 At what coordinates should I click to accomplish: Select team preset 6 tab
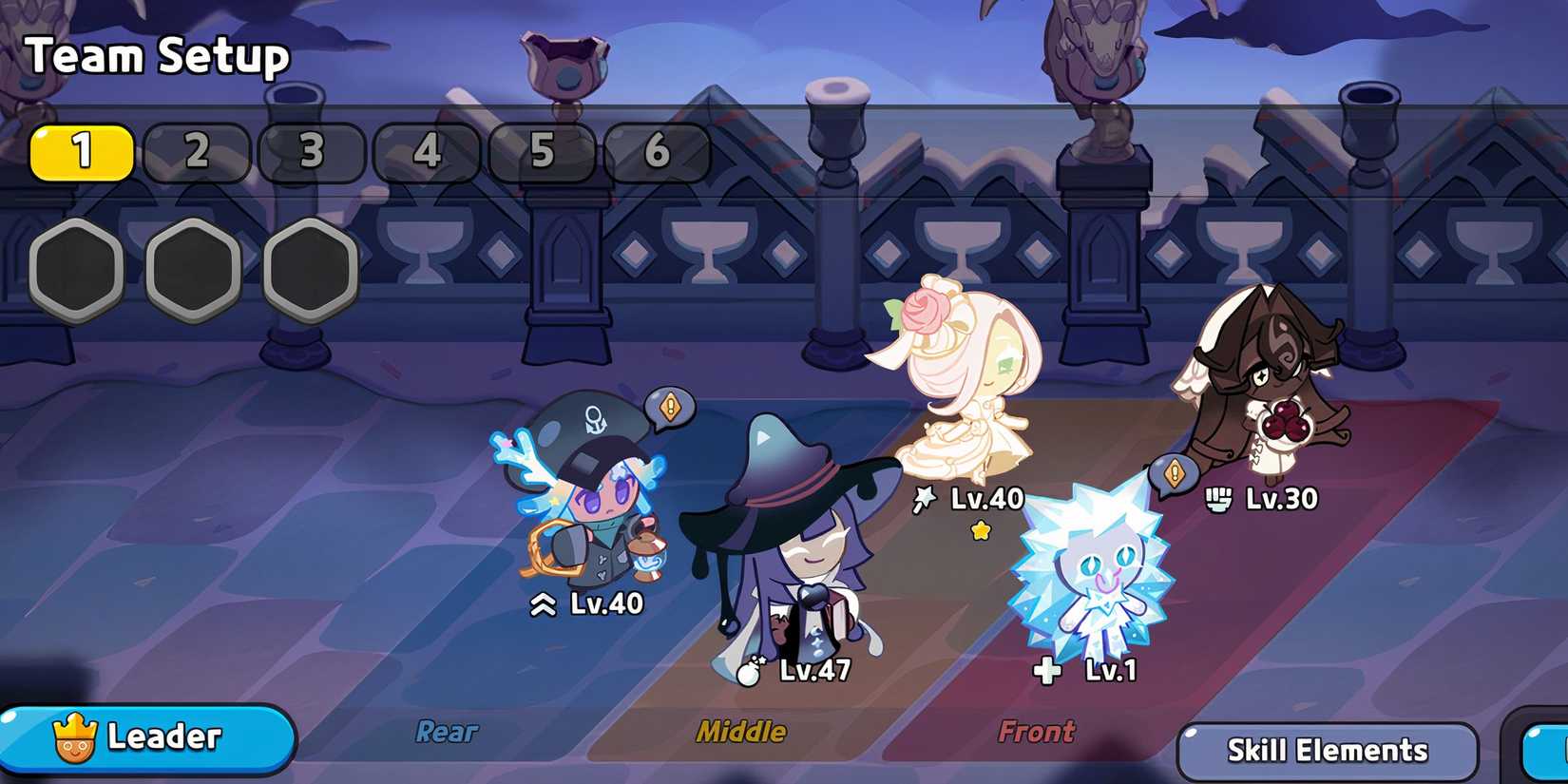(656, 152)
